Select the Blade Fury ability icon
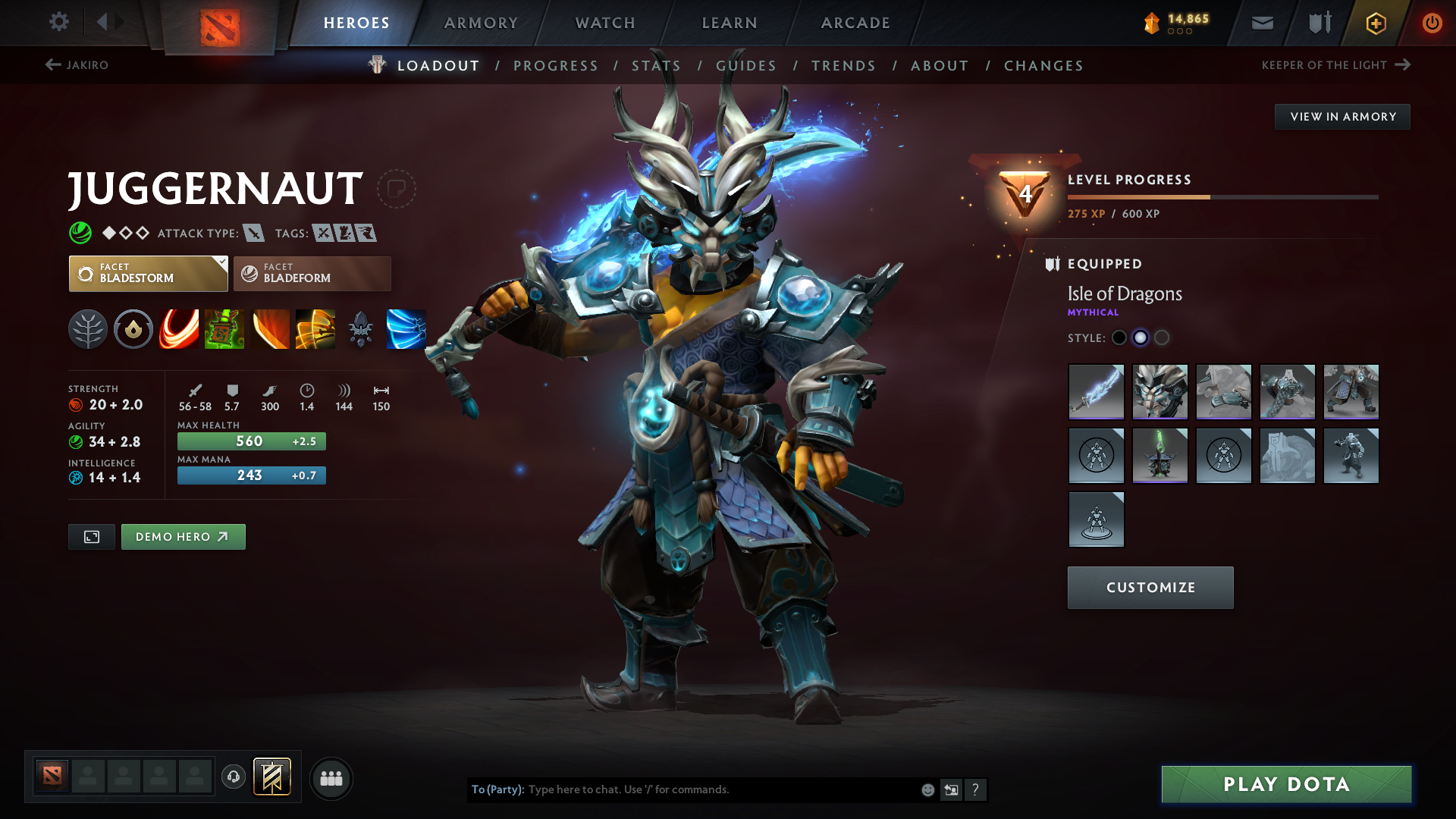Screen dimensions: 1456x819 point(179,329)
